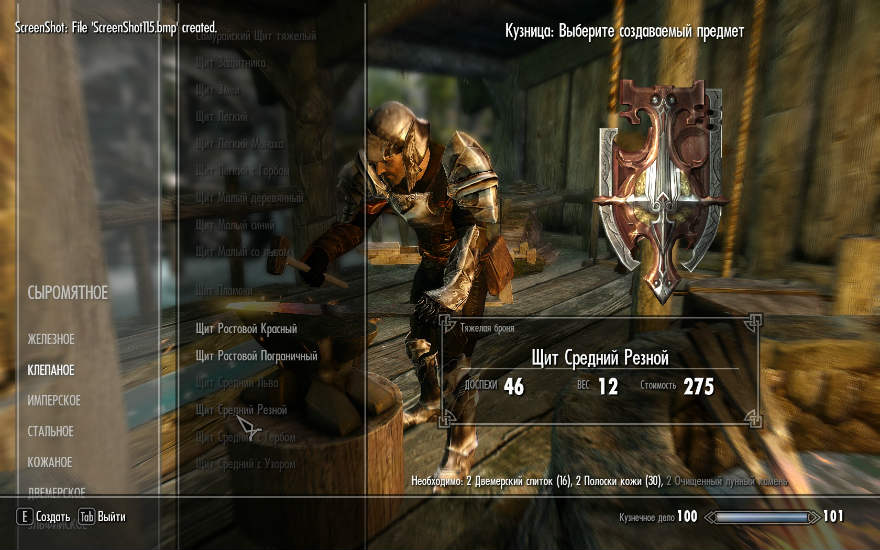Choose the Клепаное category

[51, 370]
